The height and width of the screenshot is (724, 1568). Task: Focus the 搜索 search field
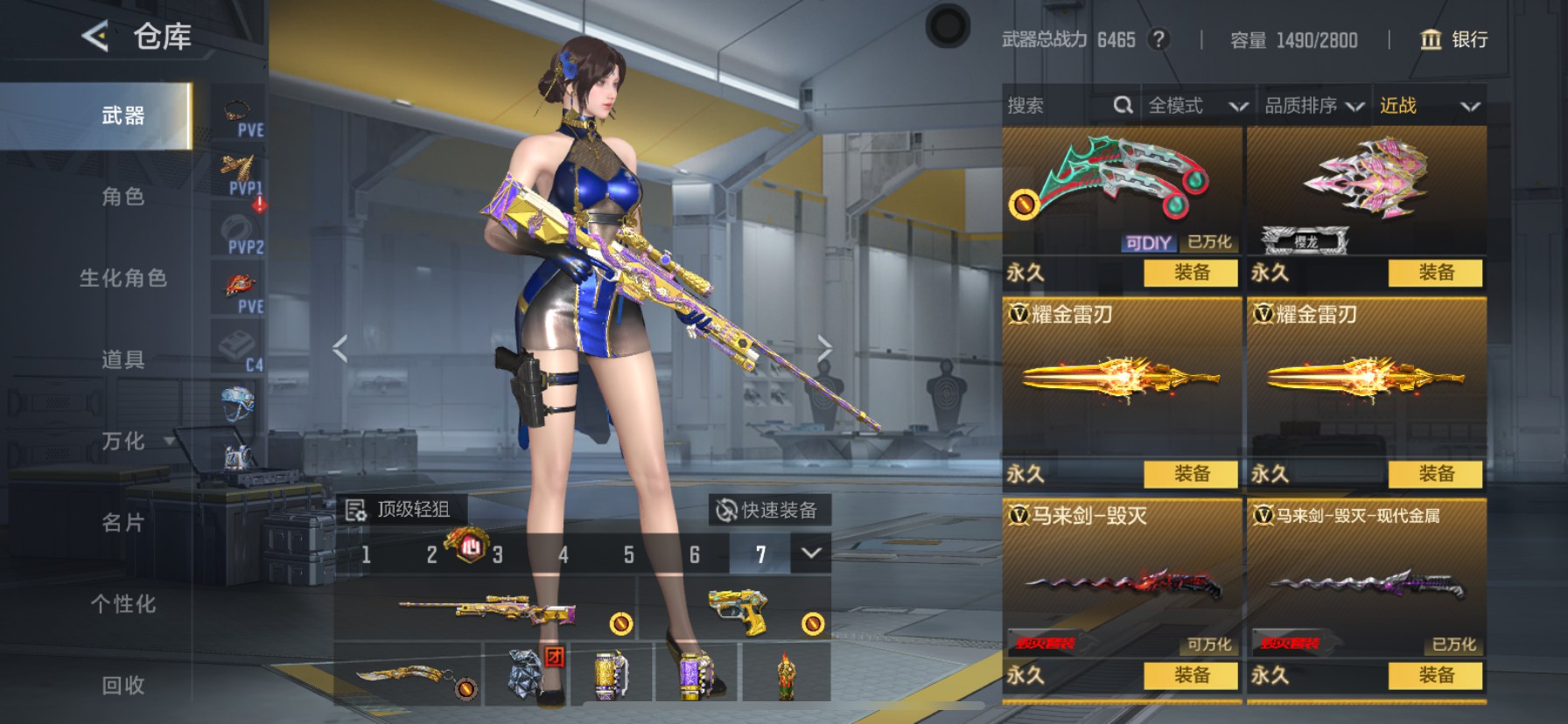1059,106
